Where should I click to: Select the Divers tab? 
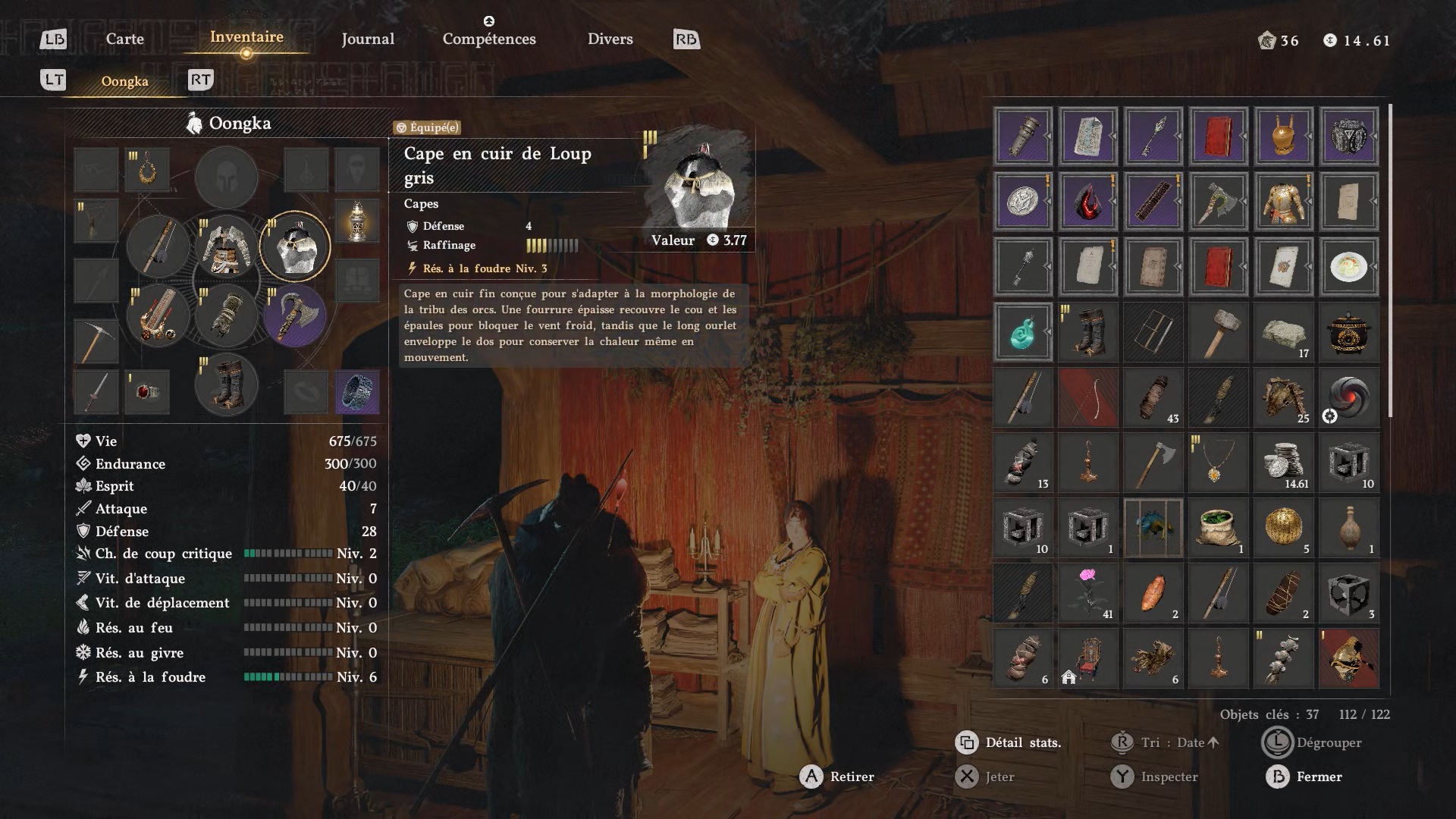pyautogui.click(x=610, y=39)
